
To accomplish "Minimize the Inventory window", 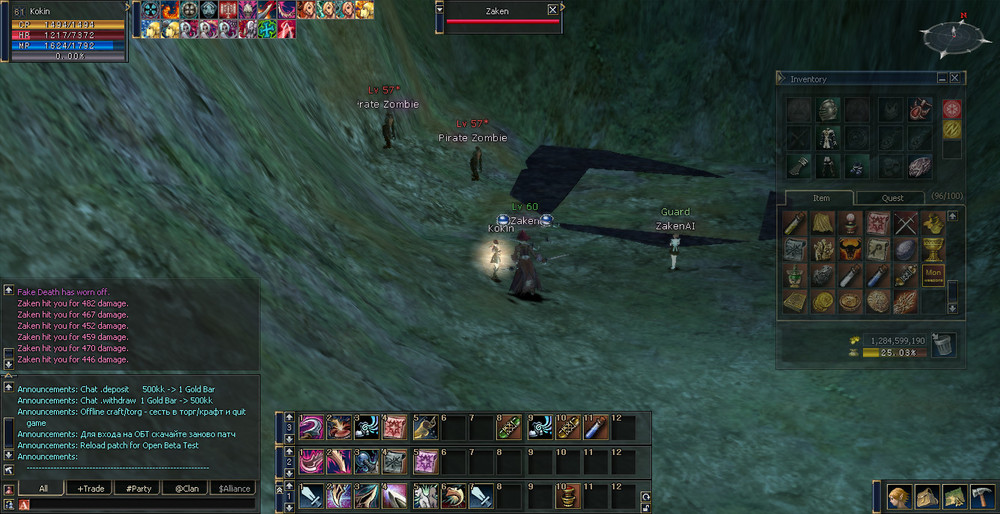I will [942, 78].
